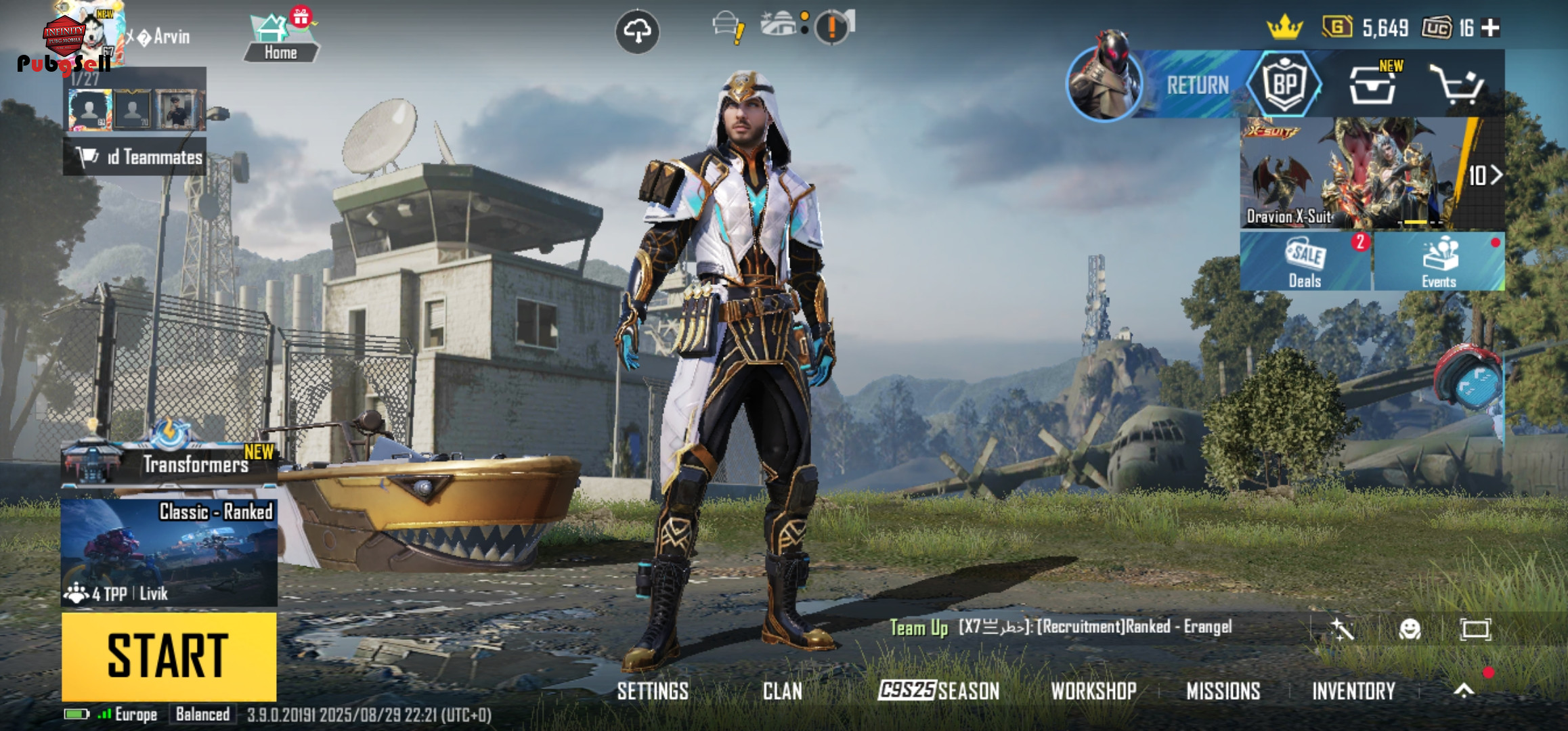The image size is (1568, 731).
Task: Go to the WORKSHOP
Action: click(1093, 690)
